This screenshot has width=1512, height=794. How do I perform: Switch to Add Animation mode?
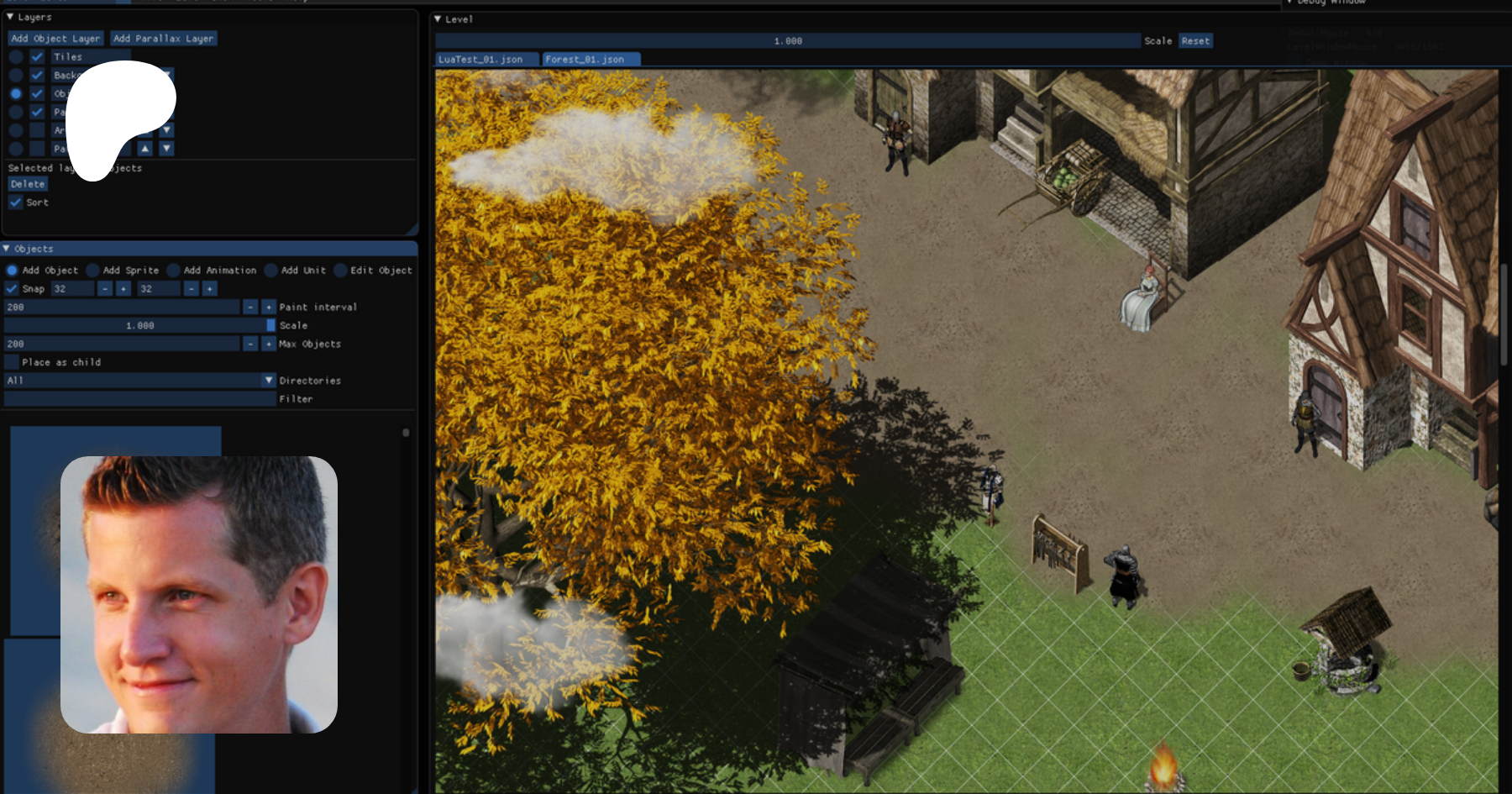tap(174, 271)
